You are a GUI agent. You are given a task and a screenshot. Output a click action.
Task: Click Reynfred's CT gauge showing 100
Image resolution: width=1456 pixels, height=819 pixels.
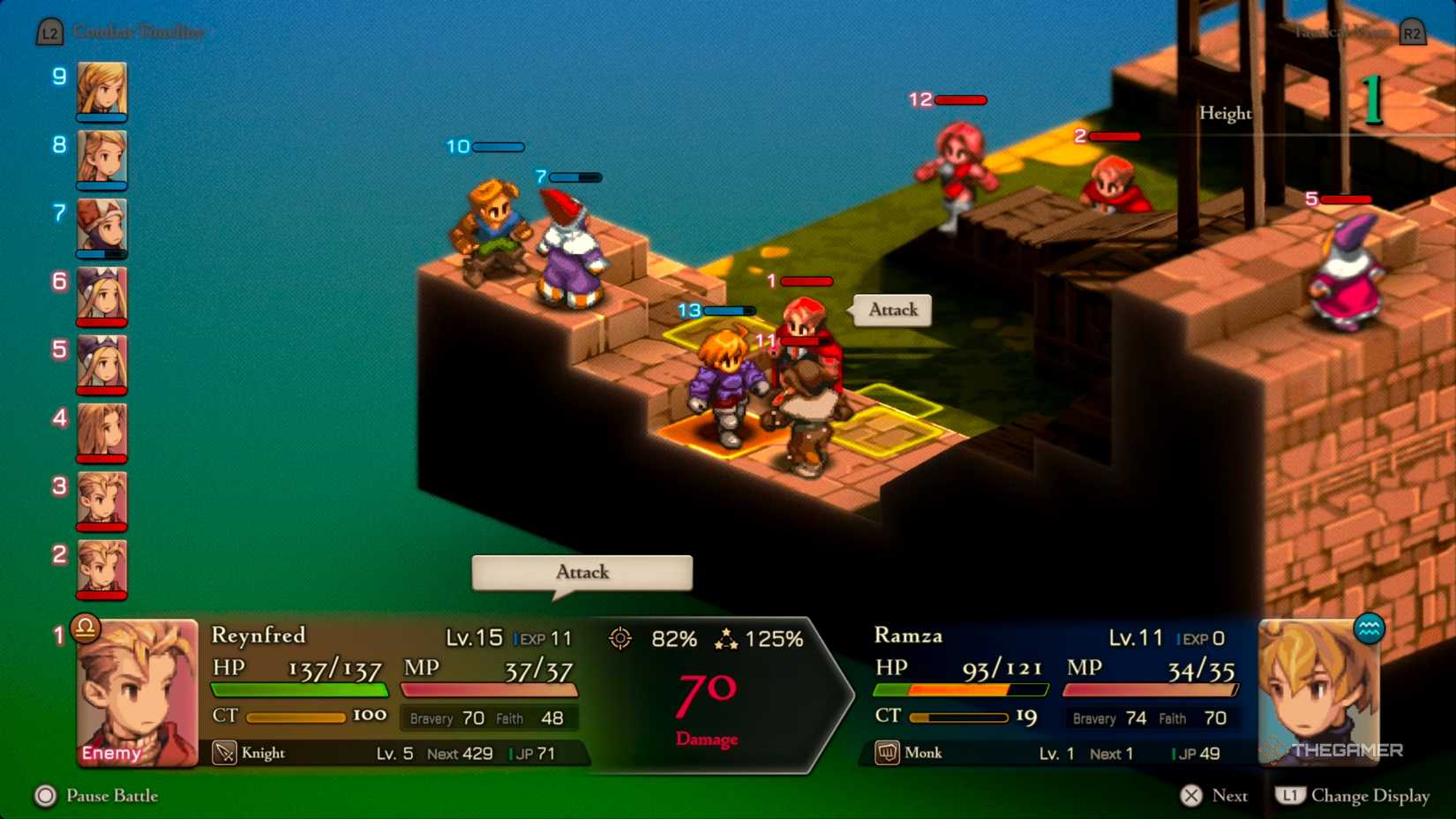pos(298,717)
